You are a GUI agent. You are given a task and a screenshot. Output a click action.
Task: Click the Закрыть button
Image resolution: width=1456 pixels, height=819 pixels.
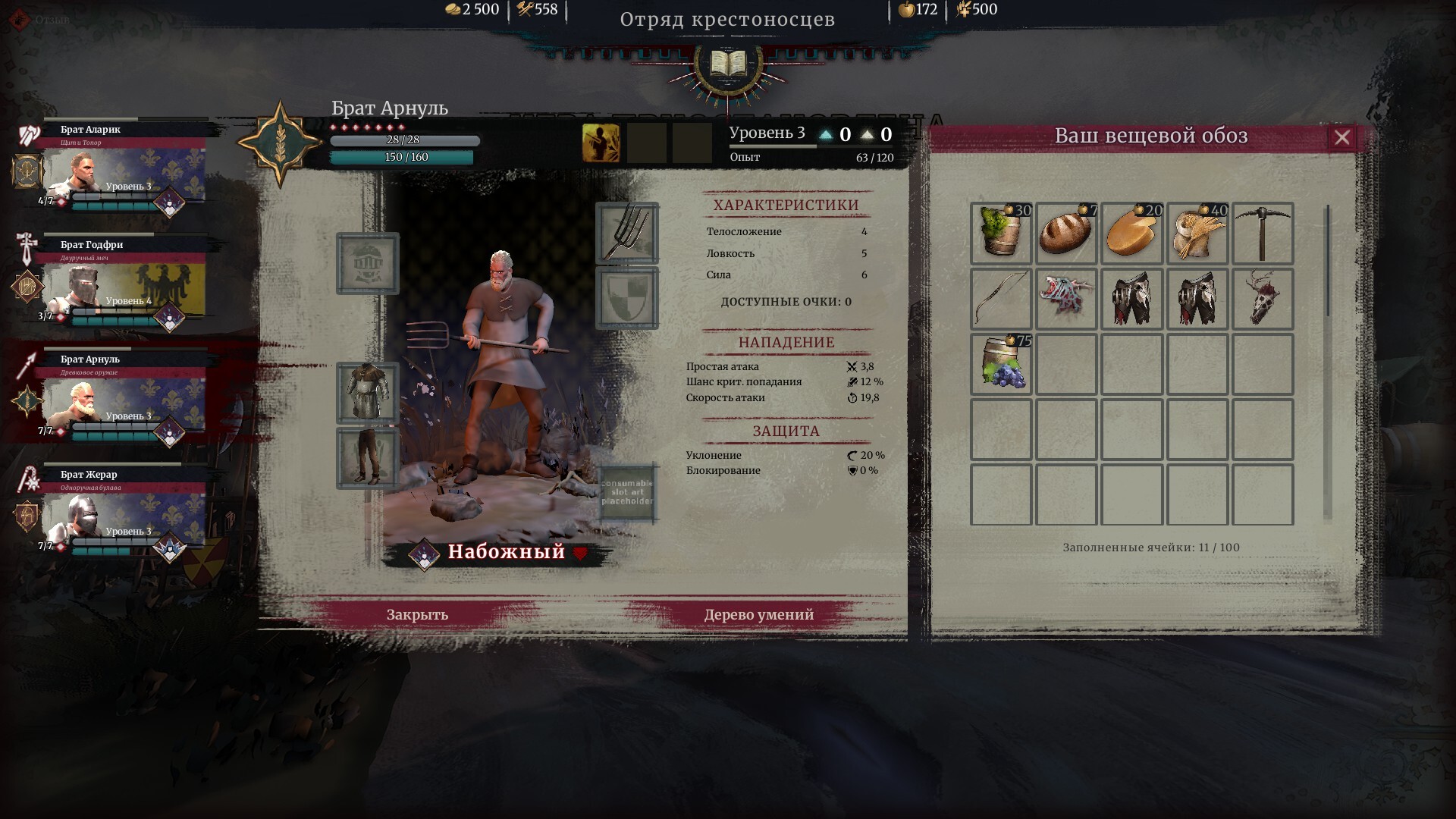417,614
